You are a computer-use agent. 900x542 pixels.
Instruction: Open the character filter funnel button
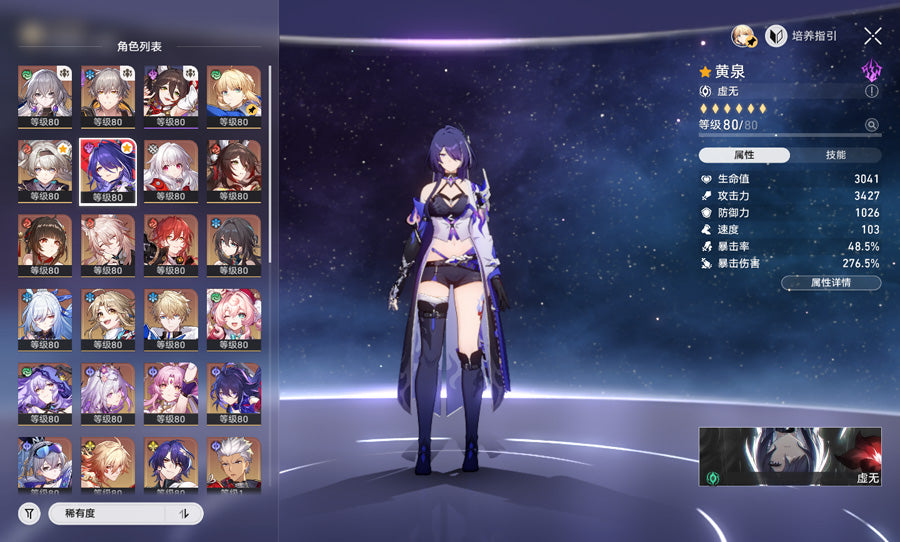click(30, 514)
